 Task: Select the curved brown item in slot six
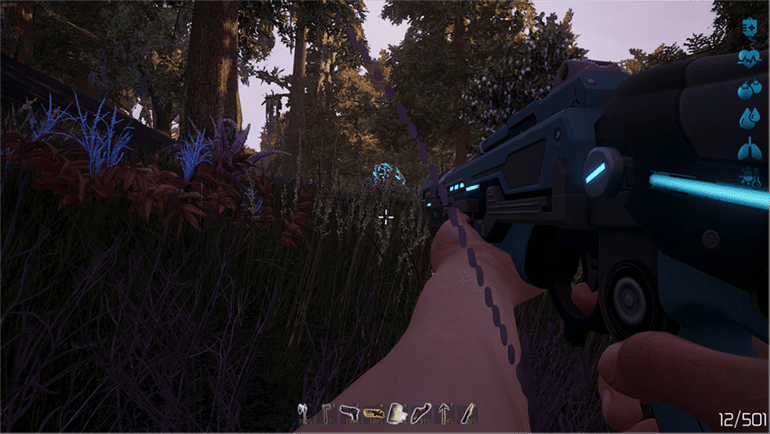tap(421, 410)
